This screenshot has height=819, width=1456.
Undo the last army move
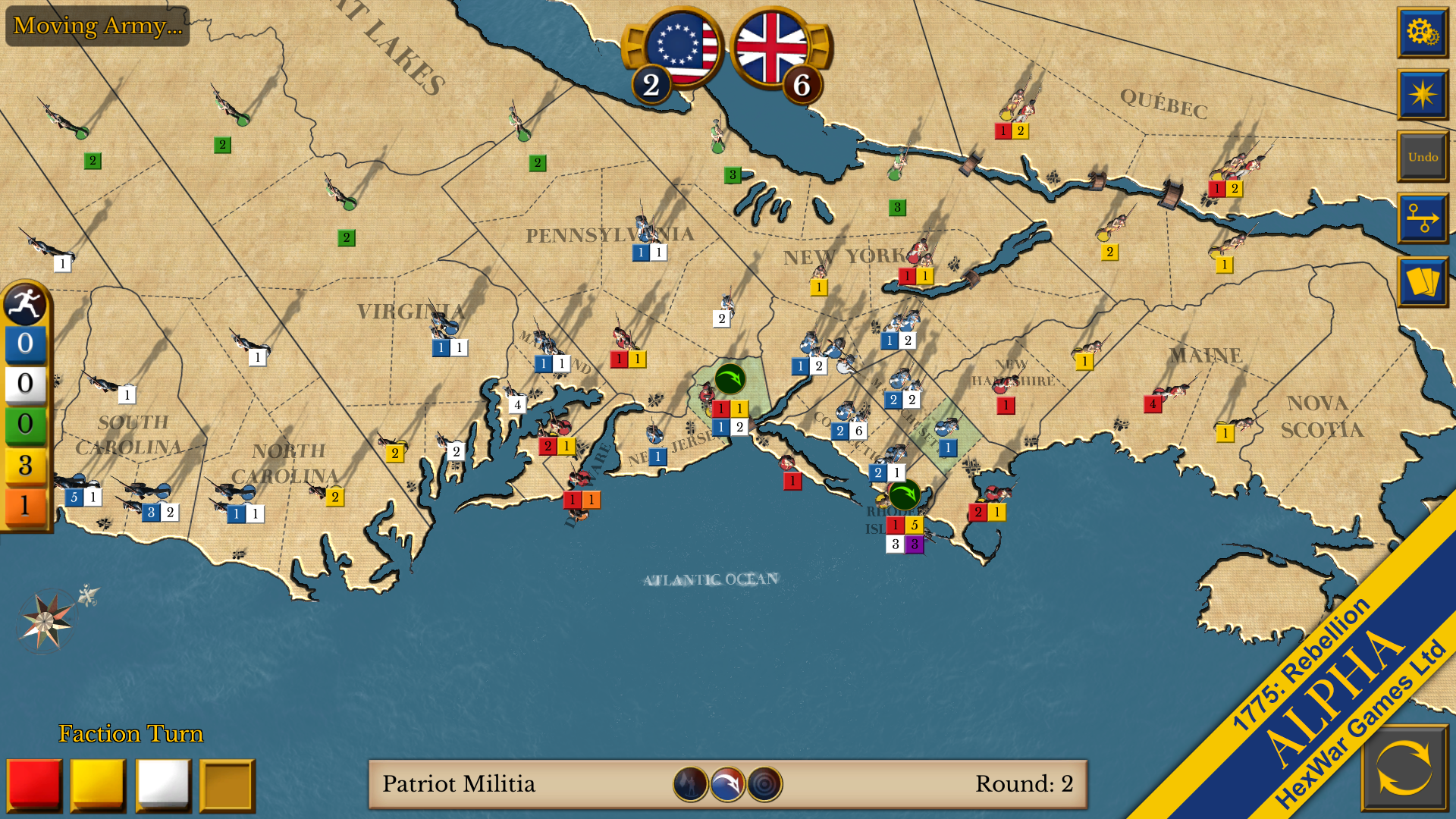1422,157
